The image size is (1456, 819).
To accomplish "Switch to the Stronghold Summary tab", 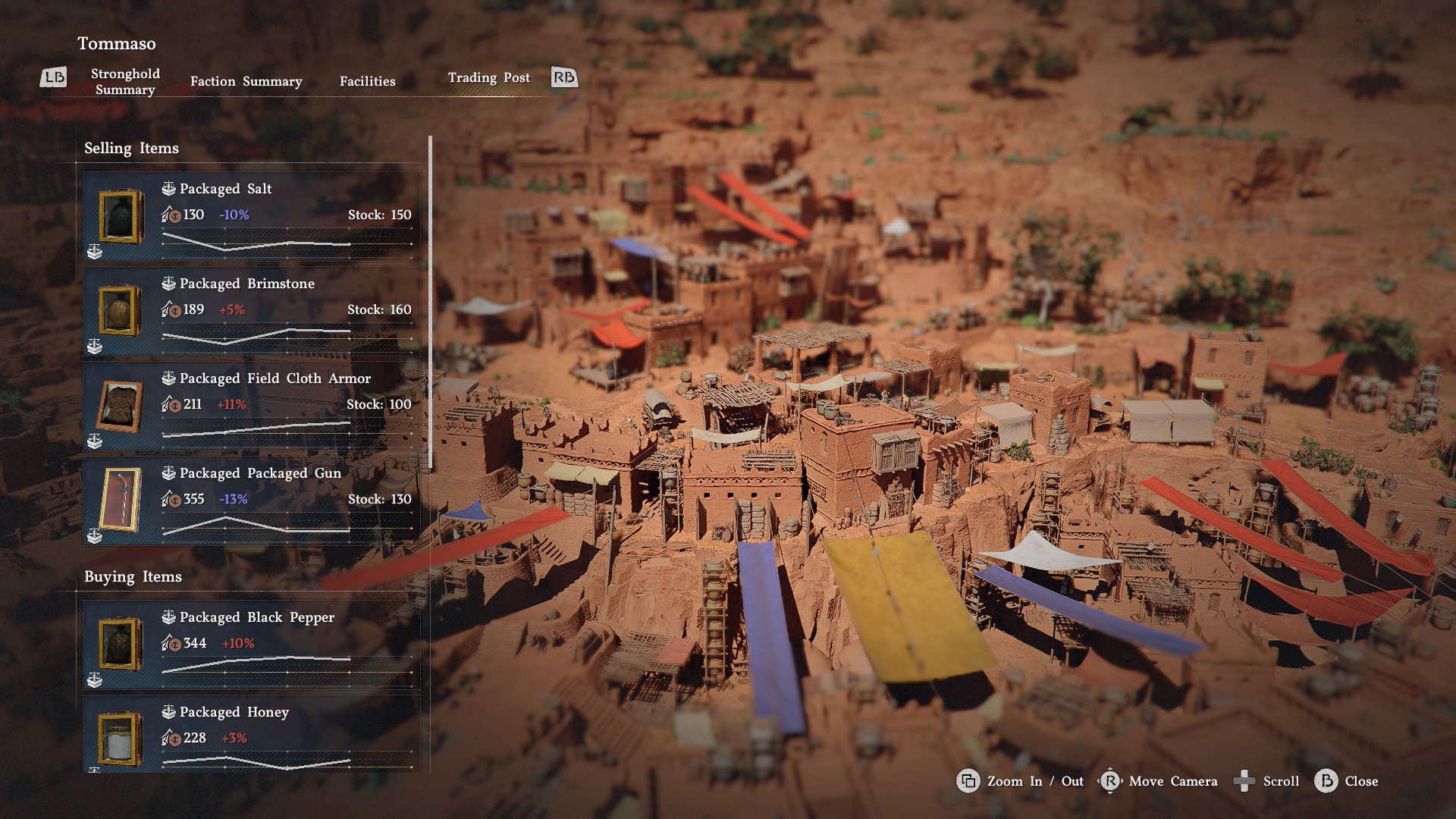I will tap(126, 81).
